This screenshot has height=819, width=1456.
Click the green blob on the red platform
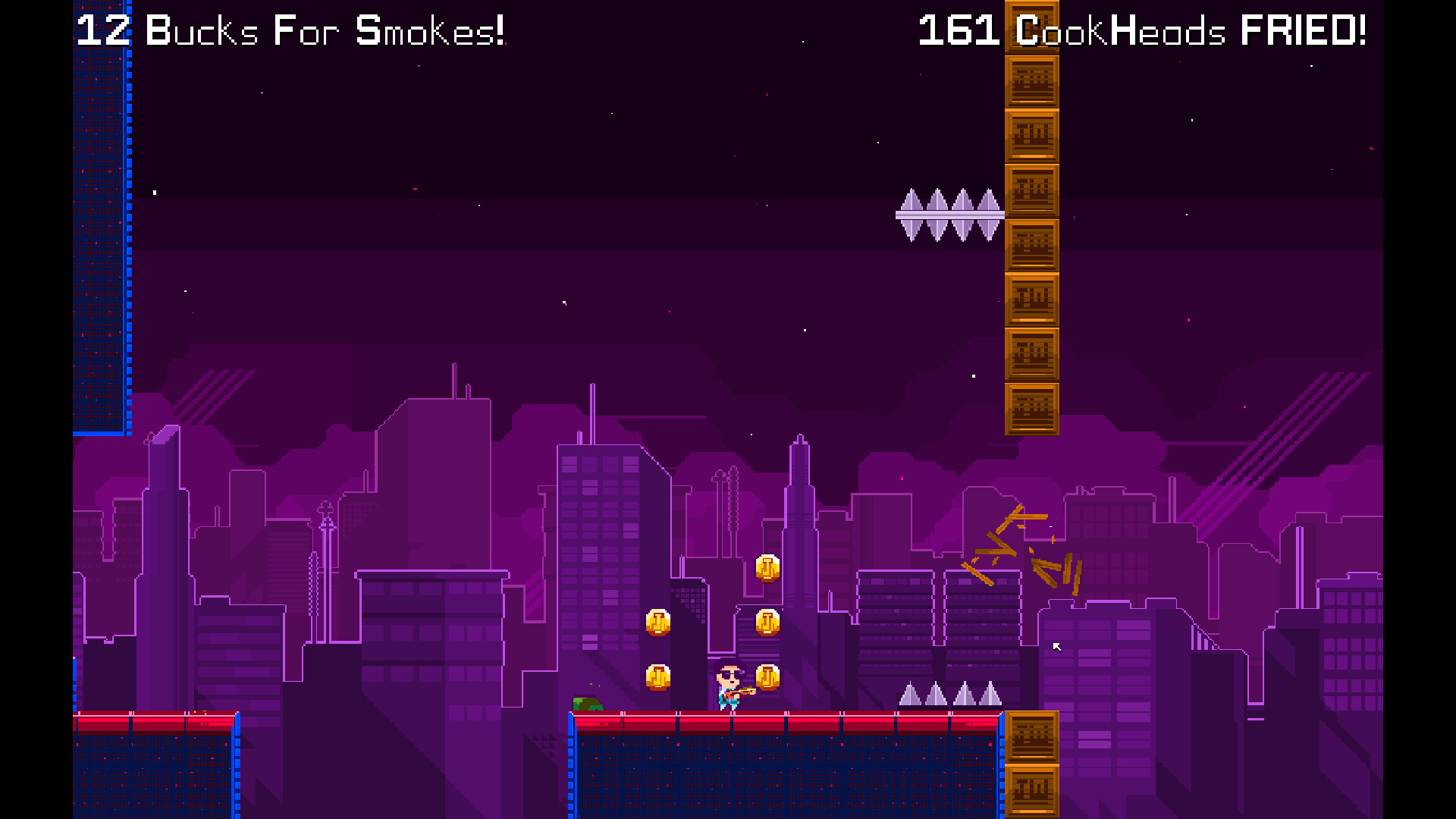pyautogui.click(x=588, y=702)
